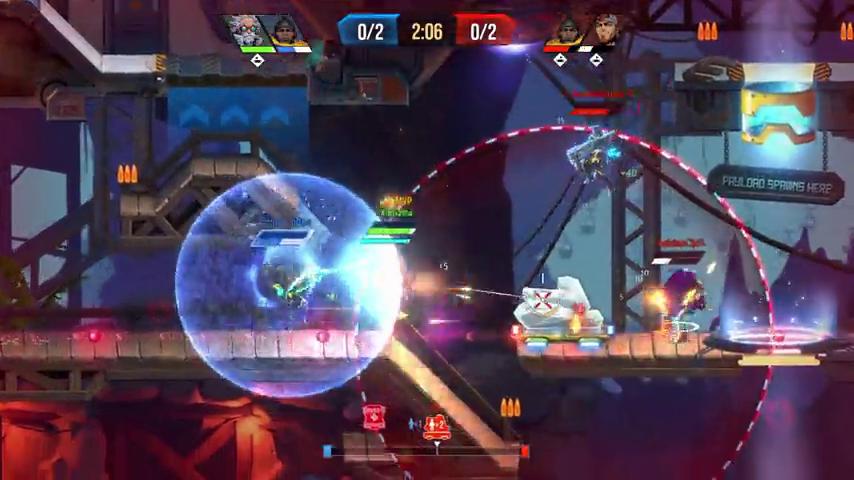Click the red team helmeted soldier portrait
Viewport: 854px width, 480px height.
coord(566,29)
